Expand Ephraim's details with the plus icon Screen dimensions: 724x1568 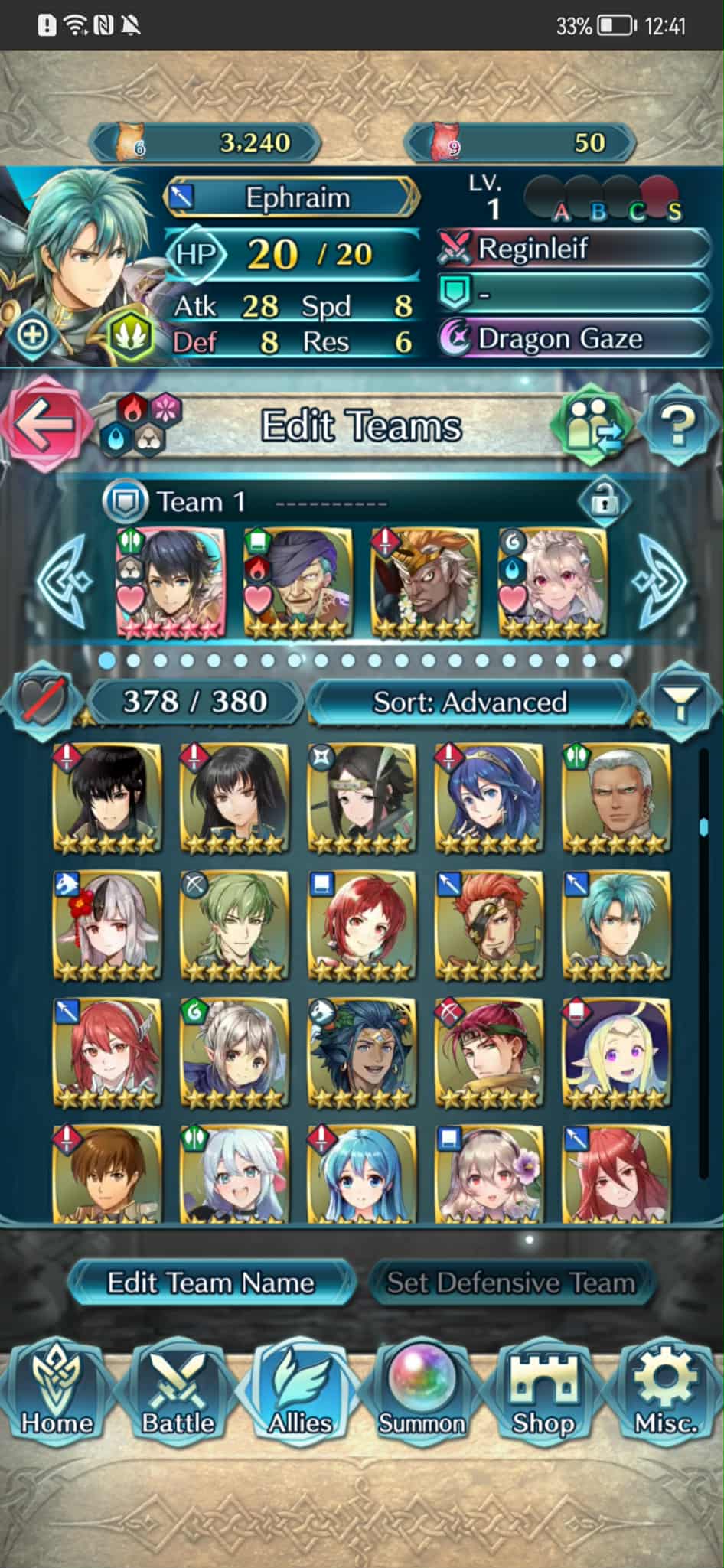32,334
